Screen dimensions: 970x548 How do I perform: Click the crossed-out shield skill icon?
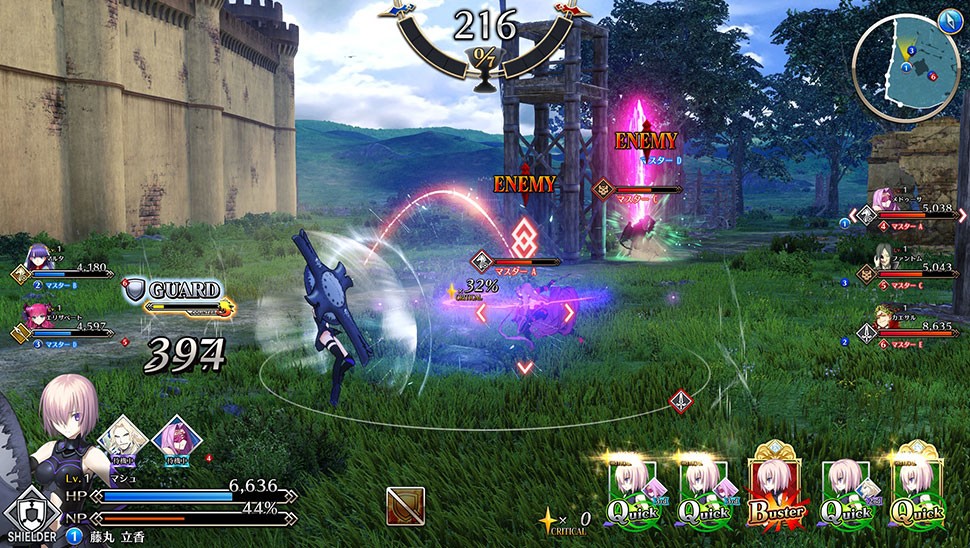coord(405,506)
